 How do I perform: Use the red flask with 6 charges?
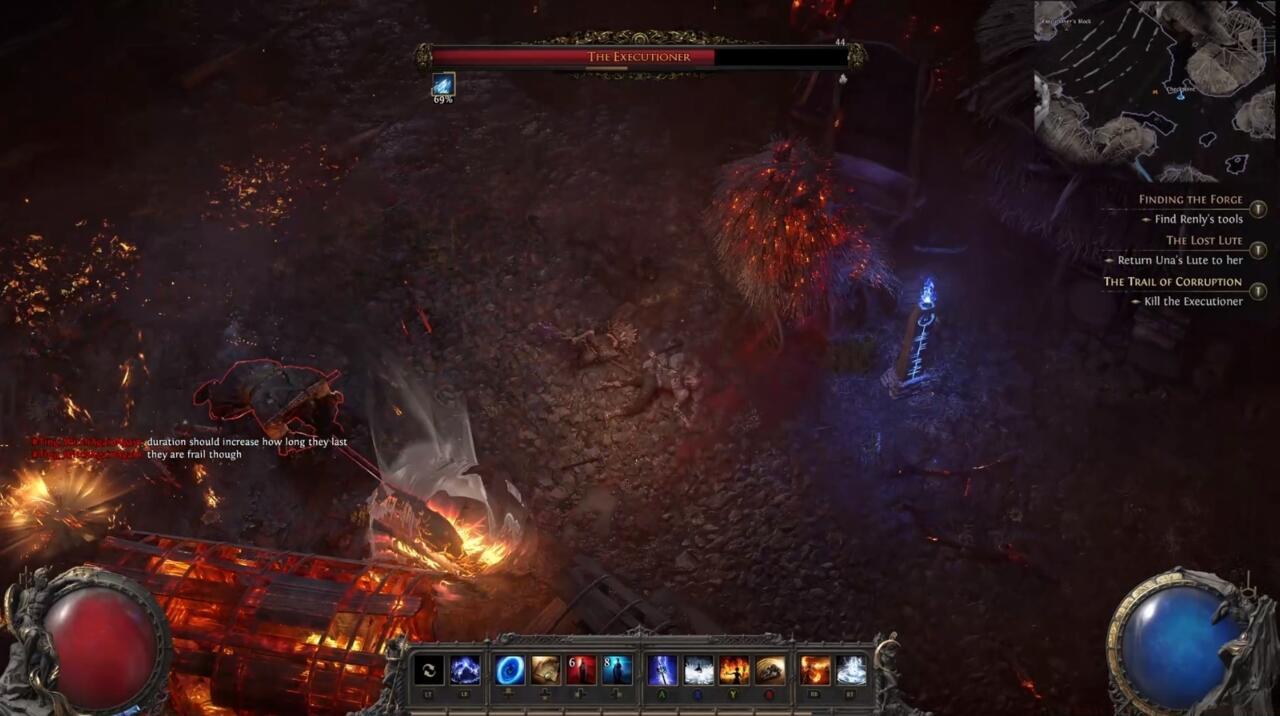click(581, 670)
